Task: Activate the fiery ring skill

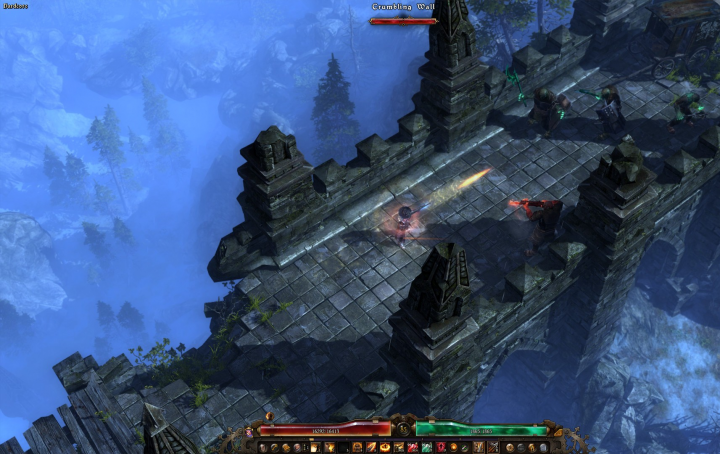Action: pos(385,448)
